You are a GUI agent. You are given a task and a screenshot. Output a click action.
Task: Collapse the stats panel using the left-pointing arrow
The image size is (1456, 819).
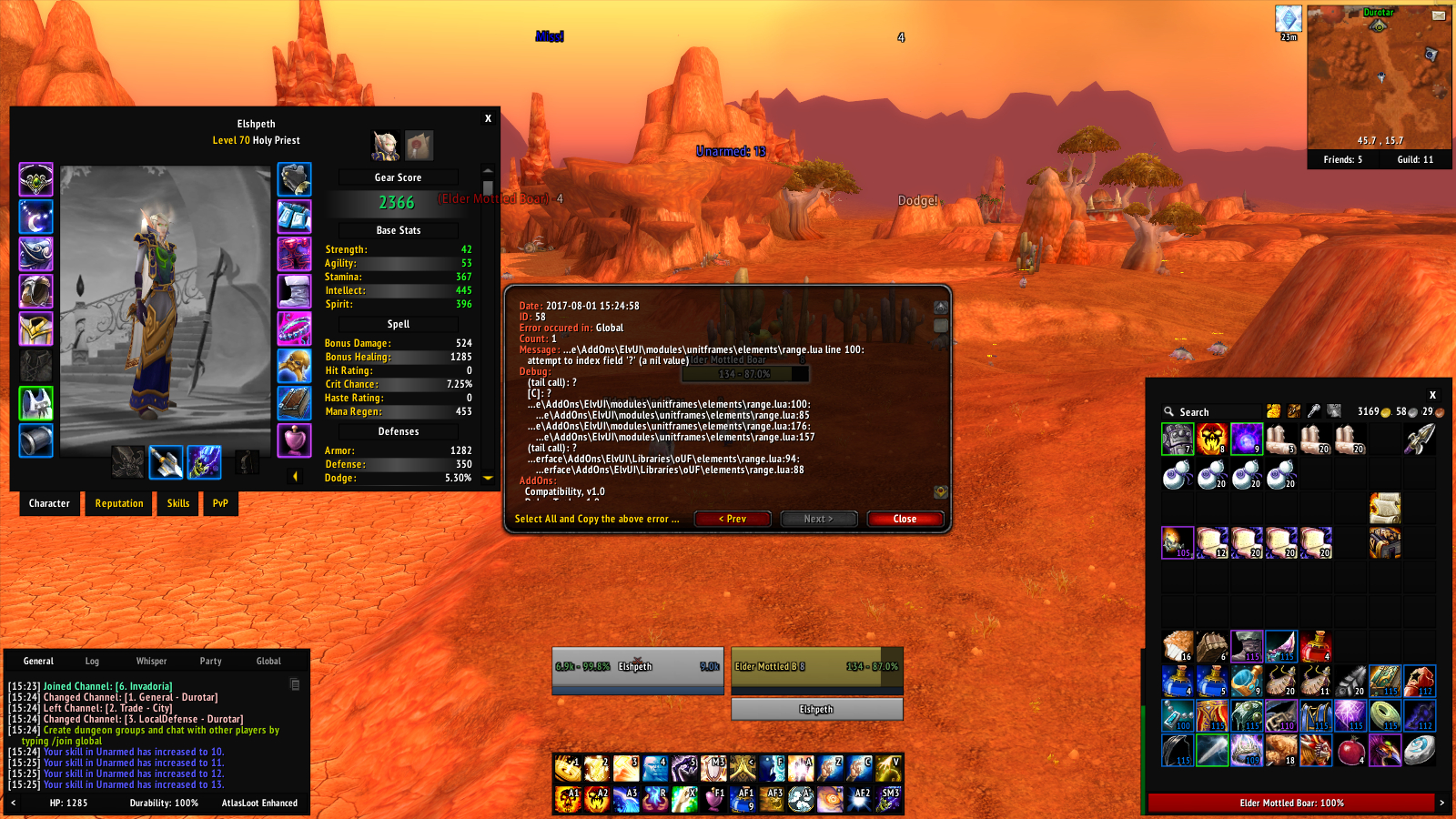point(296,475)
